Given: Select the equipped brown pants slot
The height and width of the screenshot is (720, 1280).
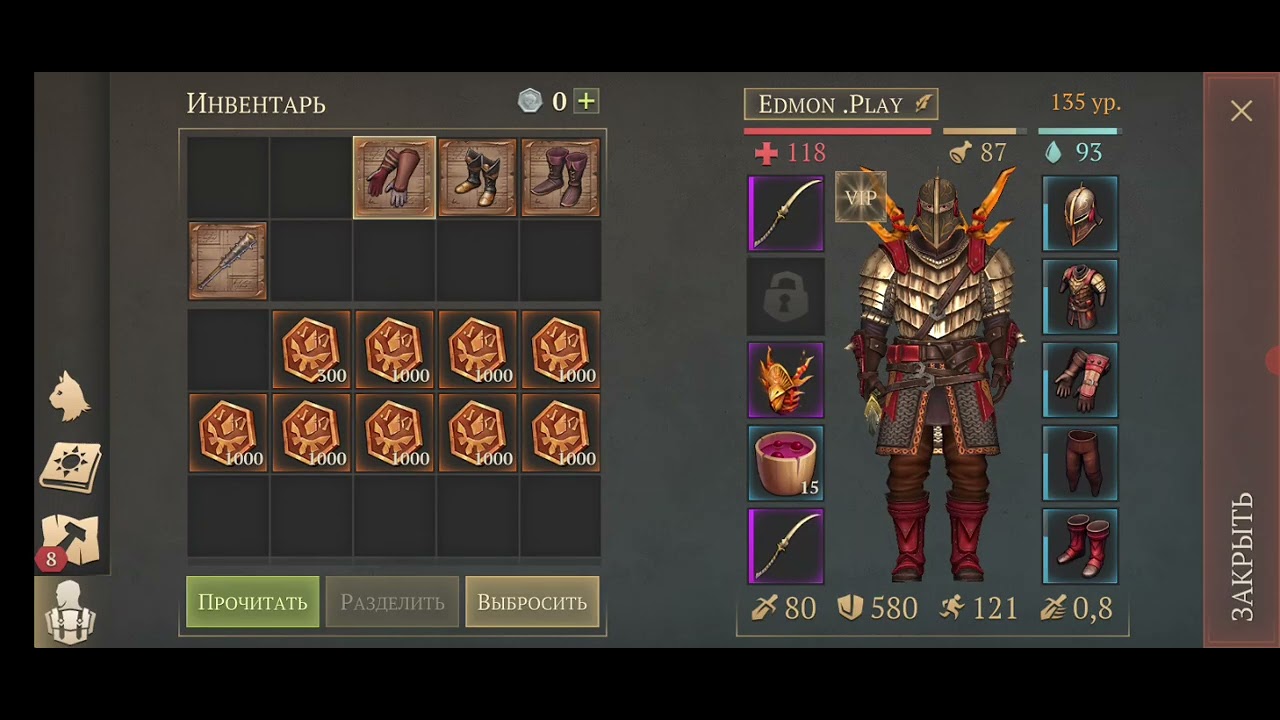Looking at the screenshot, I should (x=1080, y=463).
